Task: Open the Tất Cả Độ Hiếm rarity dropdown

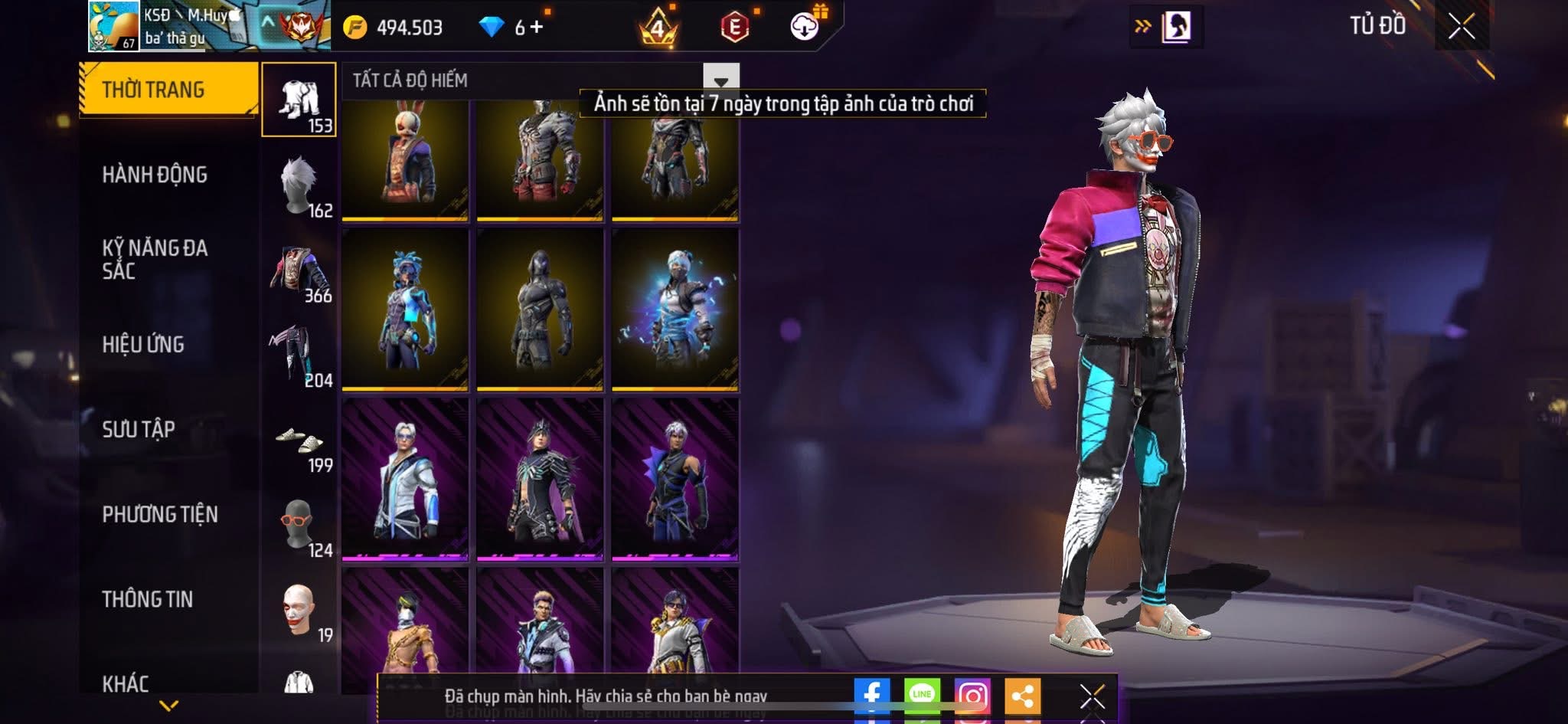Action: coord(720,80)
